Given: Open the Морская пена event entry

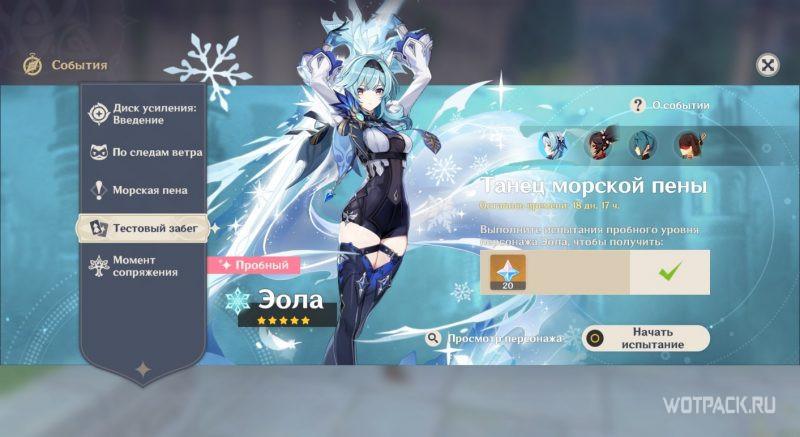Looking at the screenshot, I should (x=144, y=190).
